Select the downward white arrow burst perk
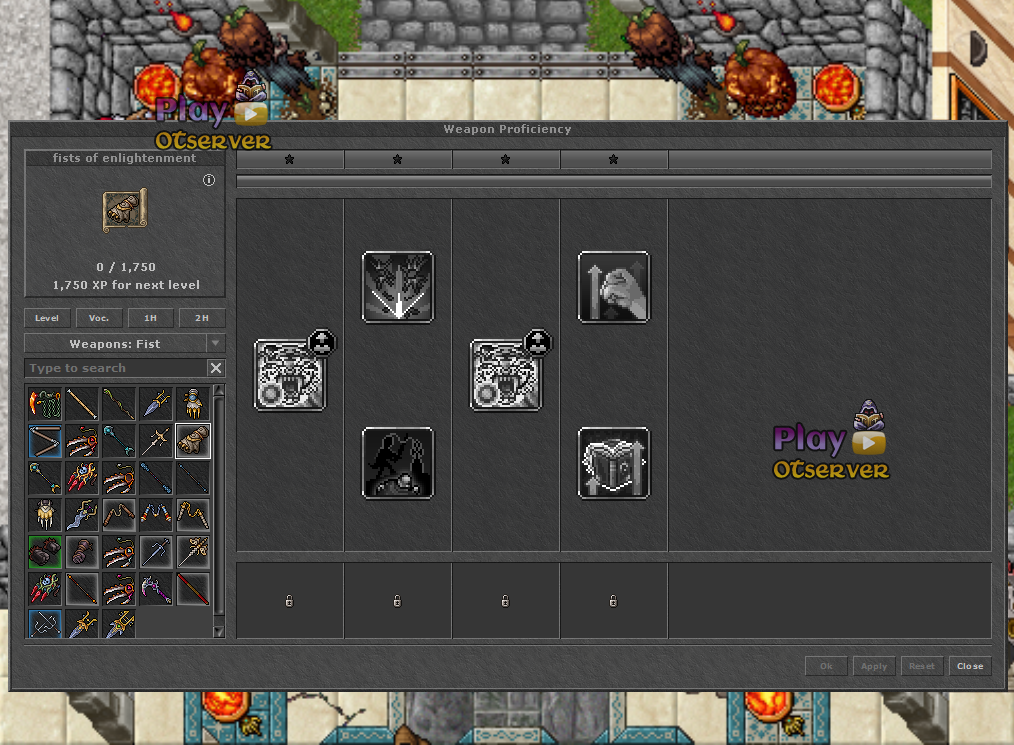The width and height of the screenshot is (1014, 745). [398, 287]
